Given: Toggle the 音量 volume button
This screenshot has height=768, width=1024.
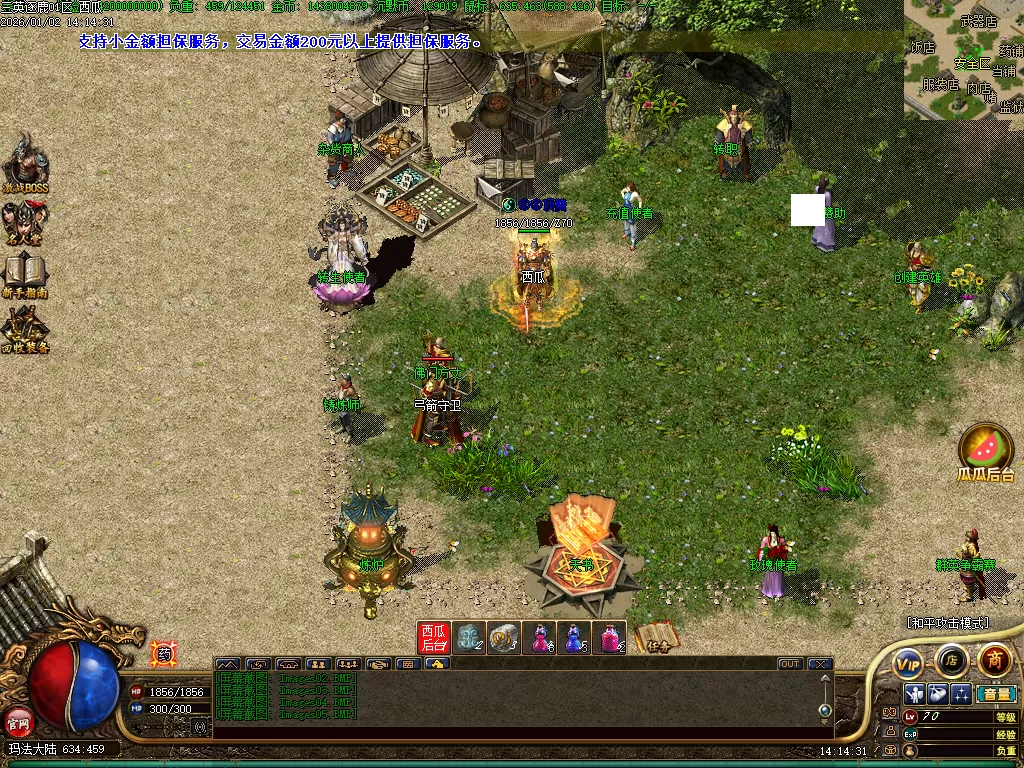Looking at the screenshot, I should [996, 694].
